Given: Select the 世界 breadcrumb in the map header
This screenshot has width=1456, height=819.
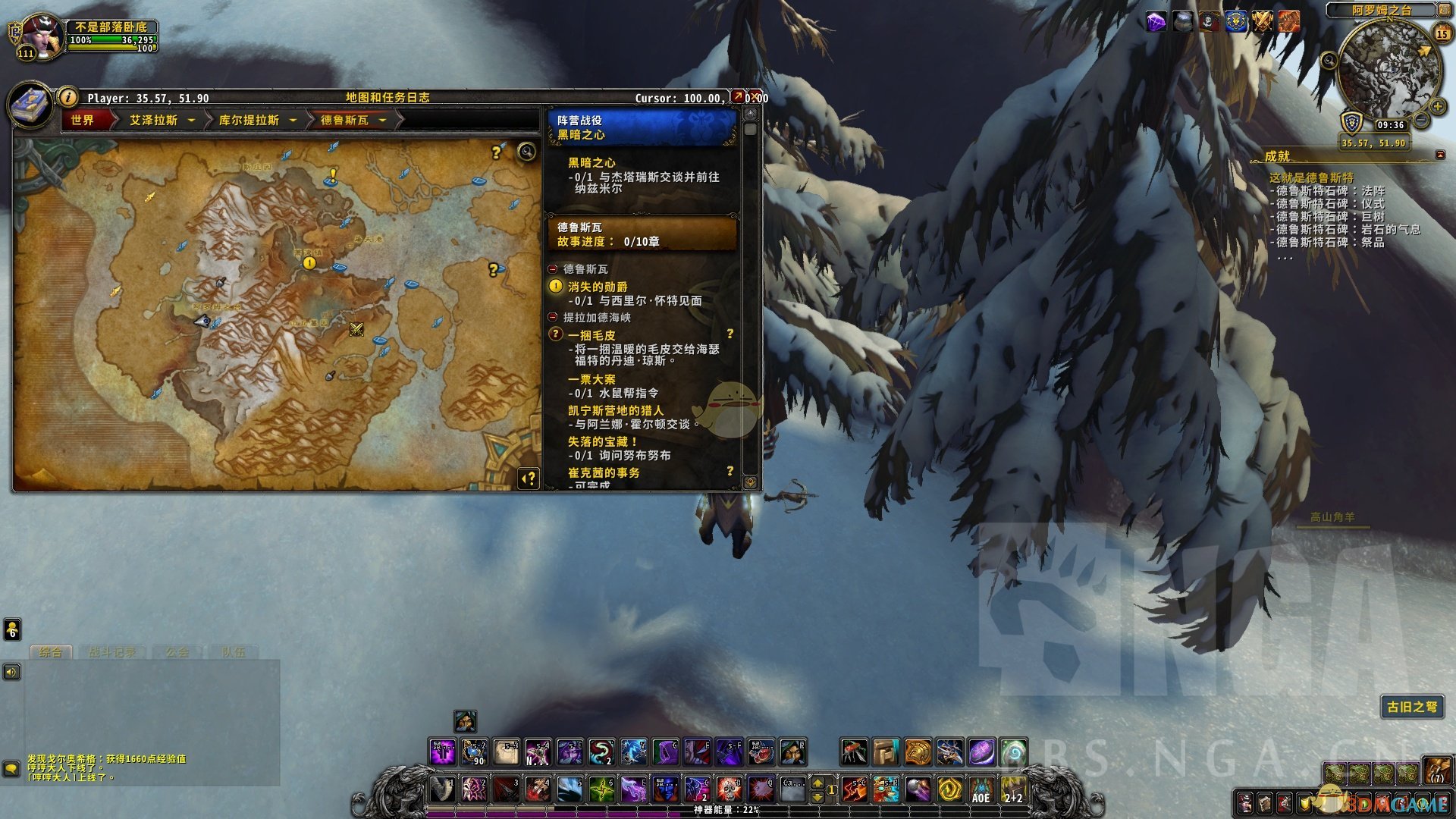Looking at the screenshot, I should [x=83, y=120].
